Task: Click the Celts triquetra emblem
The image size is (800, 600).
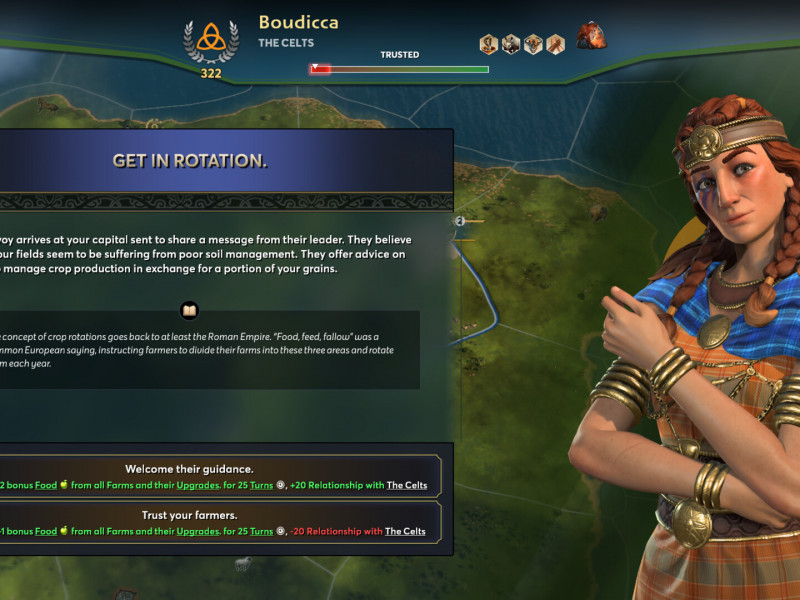Action: point(210,37)
